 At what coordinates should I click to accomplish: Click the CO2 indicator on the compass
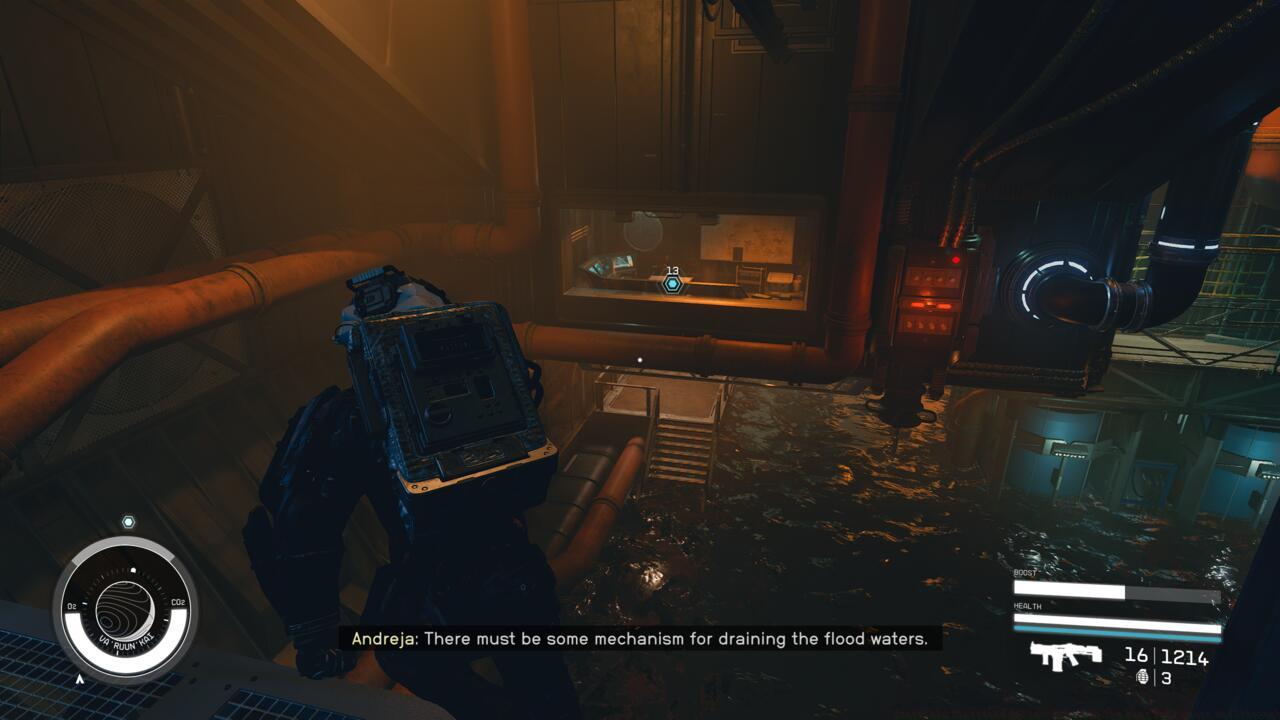tap(178, 601)
